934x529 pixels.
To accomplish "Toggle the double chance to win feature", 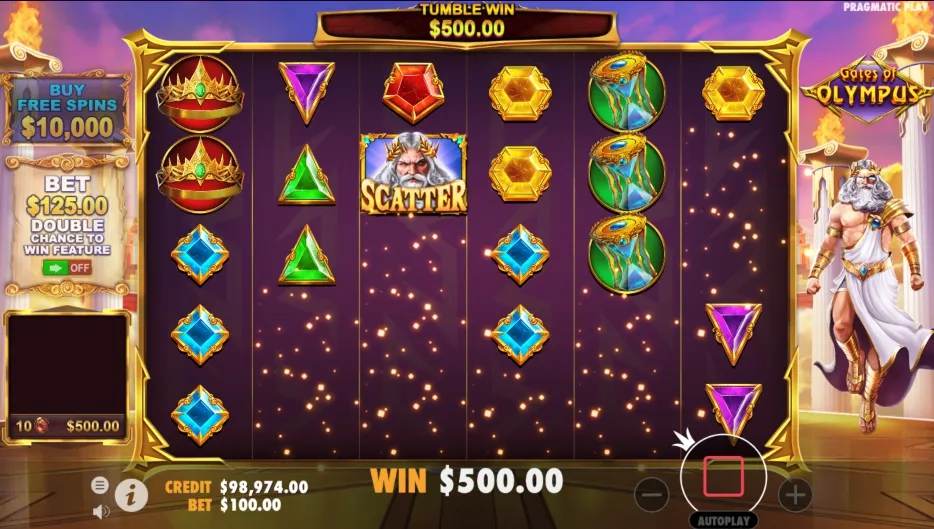I will point(66,267).
